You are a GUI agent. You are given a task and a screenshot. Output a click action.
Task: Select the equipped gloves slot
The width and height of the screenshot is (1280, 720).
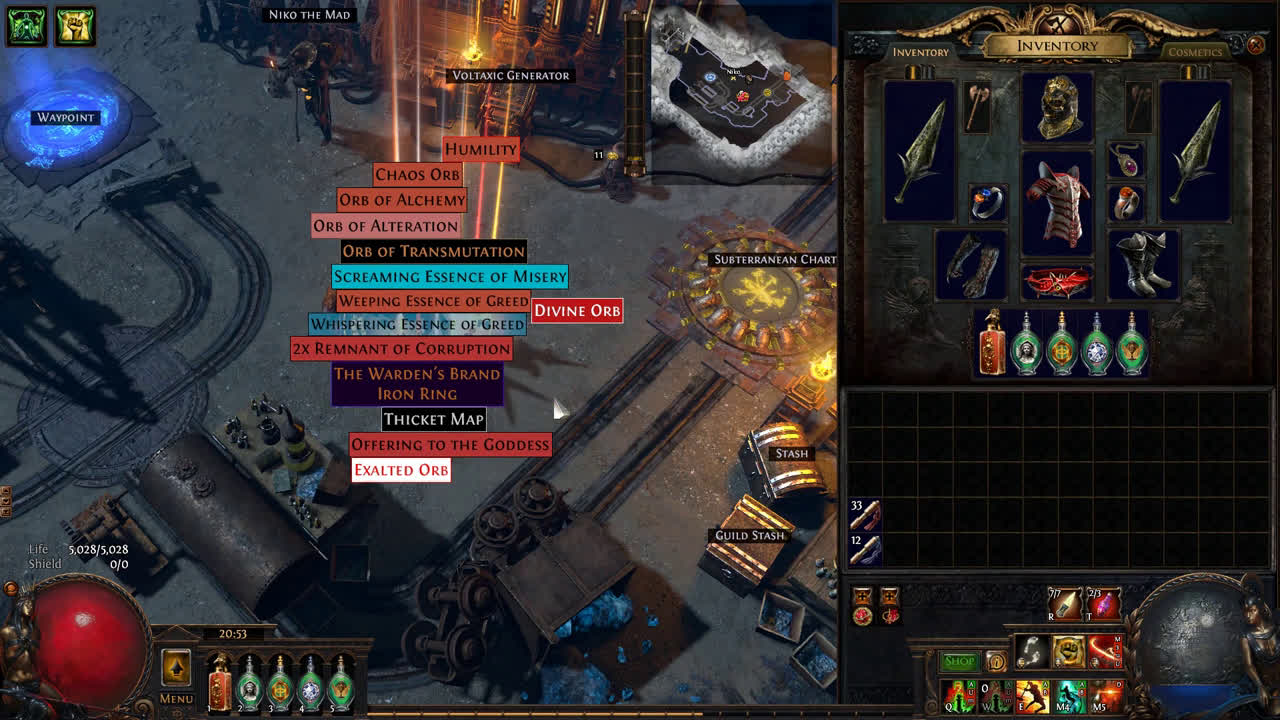(x=972, y=264)
